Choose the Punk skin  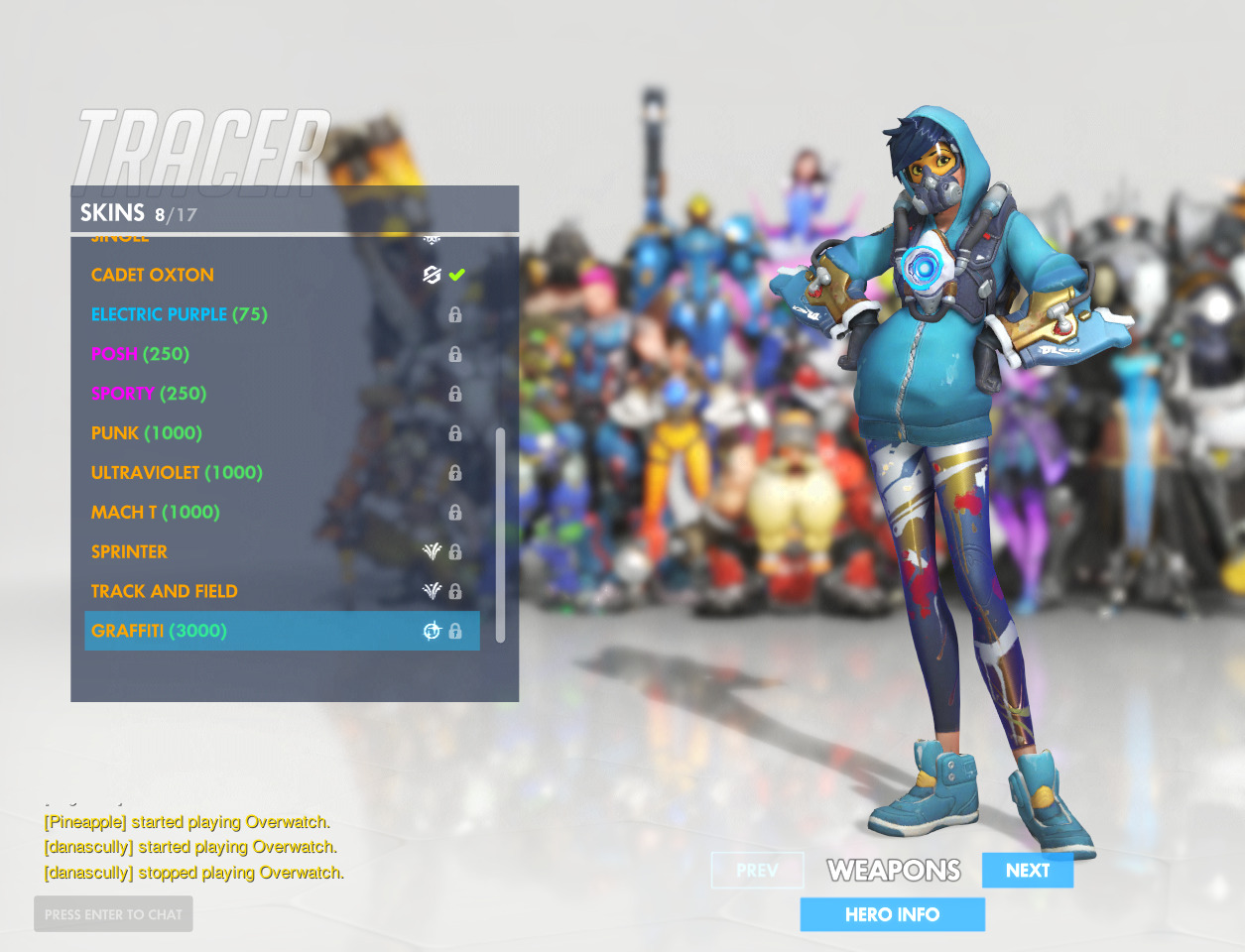click(x=147, y=433)
